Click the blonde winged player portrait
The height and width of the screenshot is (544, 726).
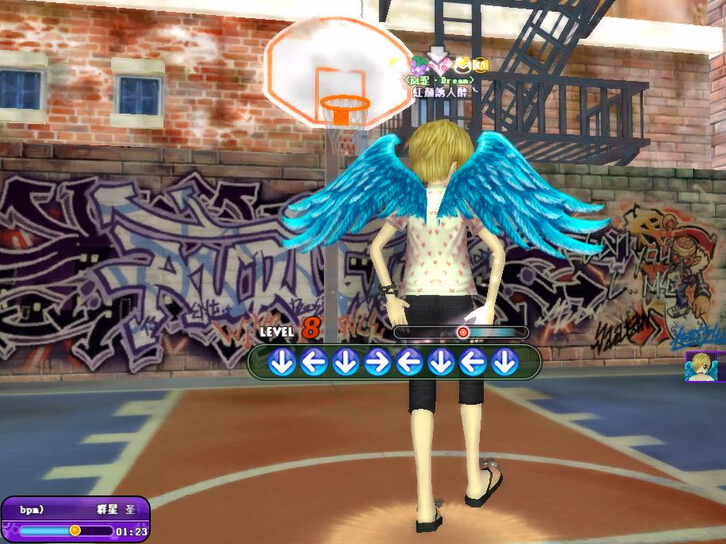point(705,366)
